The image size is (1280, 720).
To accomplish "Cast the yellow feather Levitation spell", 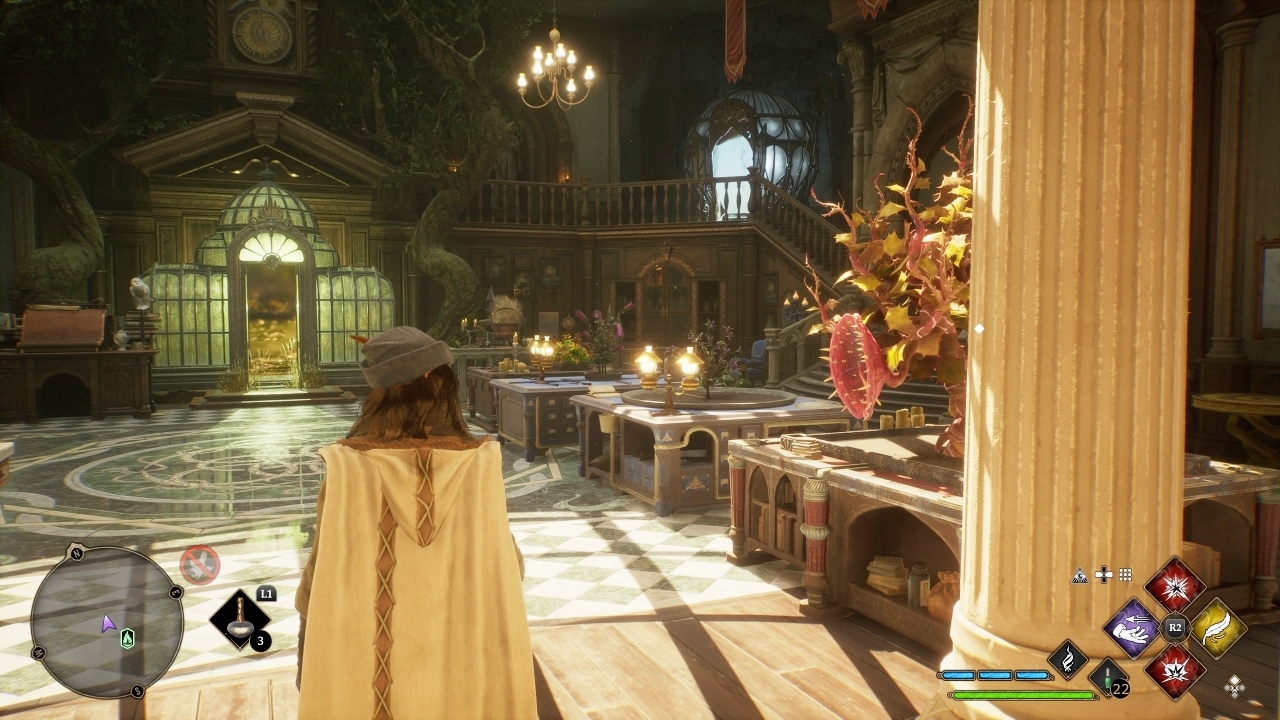I will click(x=1218, y=628).
